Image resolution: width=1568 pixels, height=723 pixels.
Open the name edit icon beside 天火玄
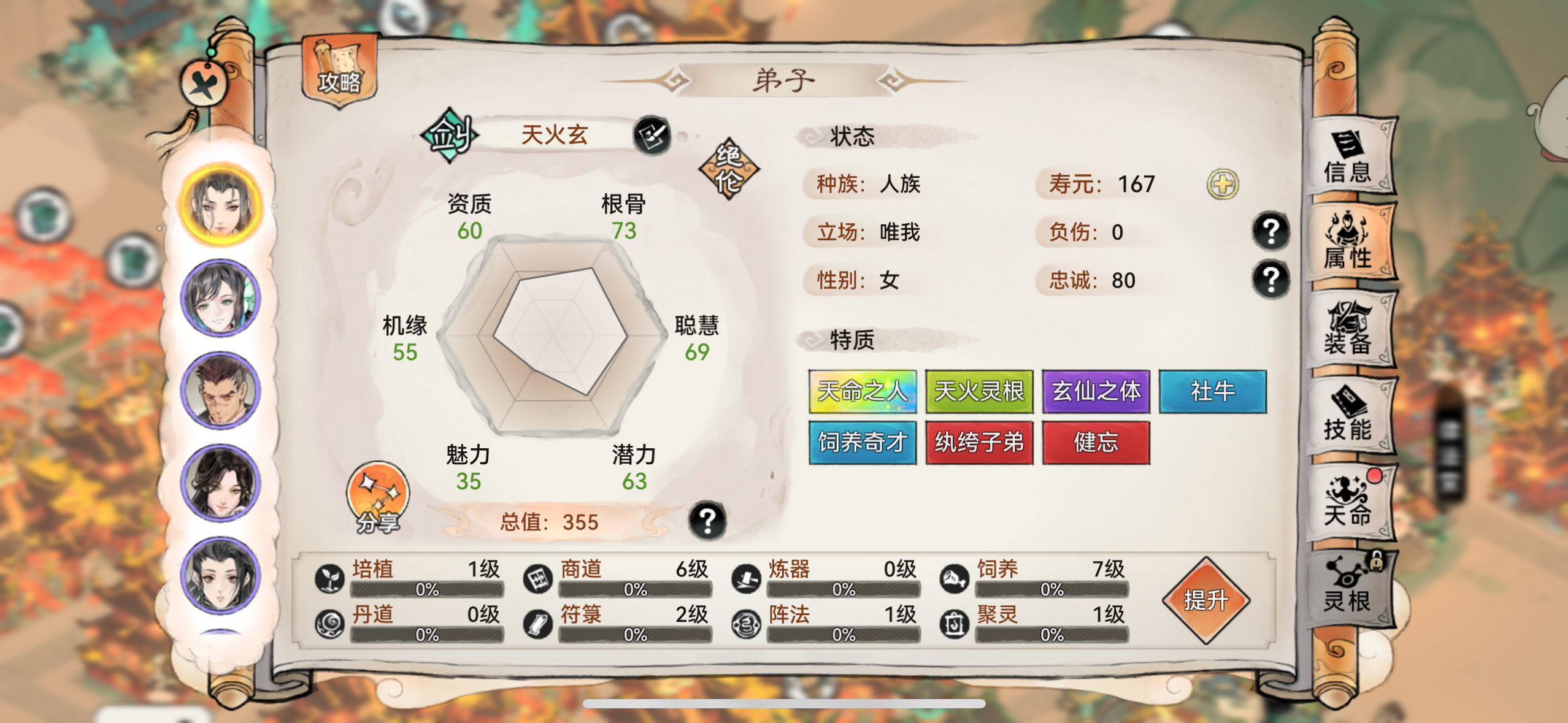point(658,136)
